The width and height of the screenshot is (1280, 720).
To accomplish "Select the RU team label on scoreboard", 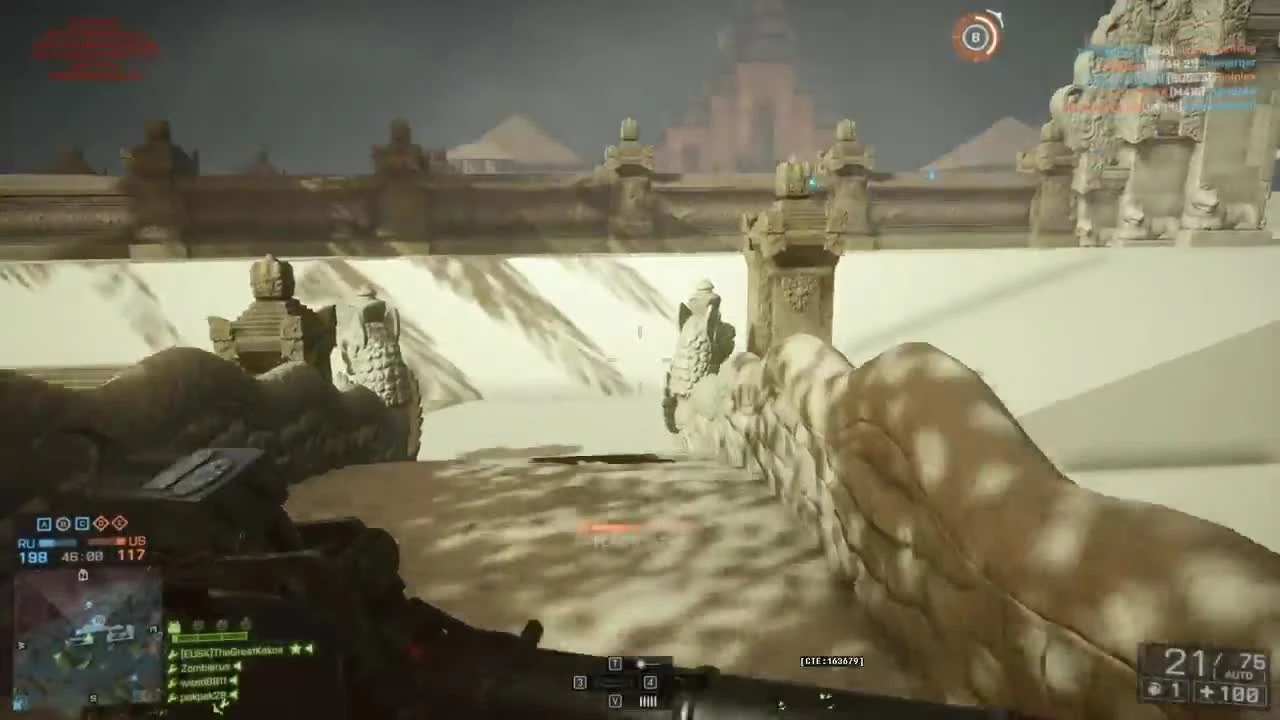I will pos(29,542).
